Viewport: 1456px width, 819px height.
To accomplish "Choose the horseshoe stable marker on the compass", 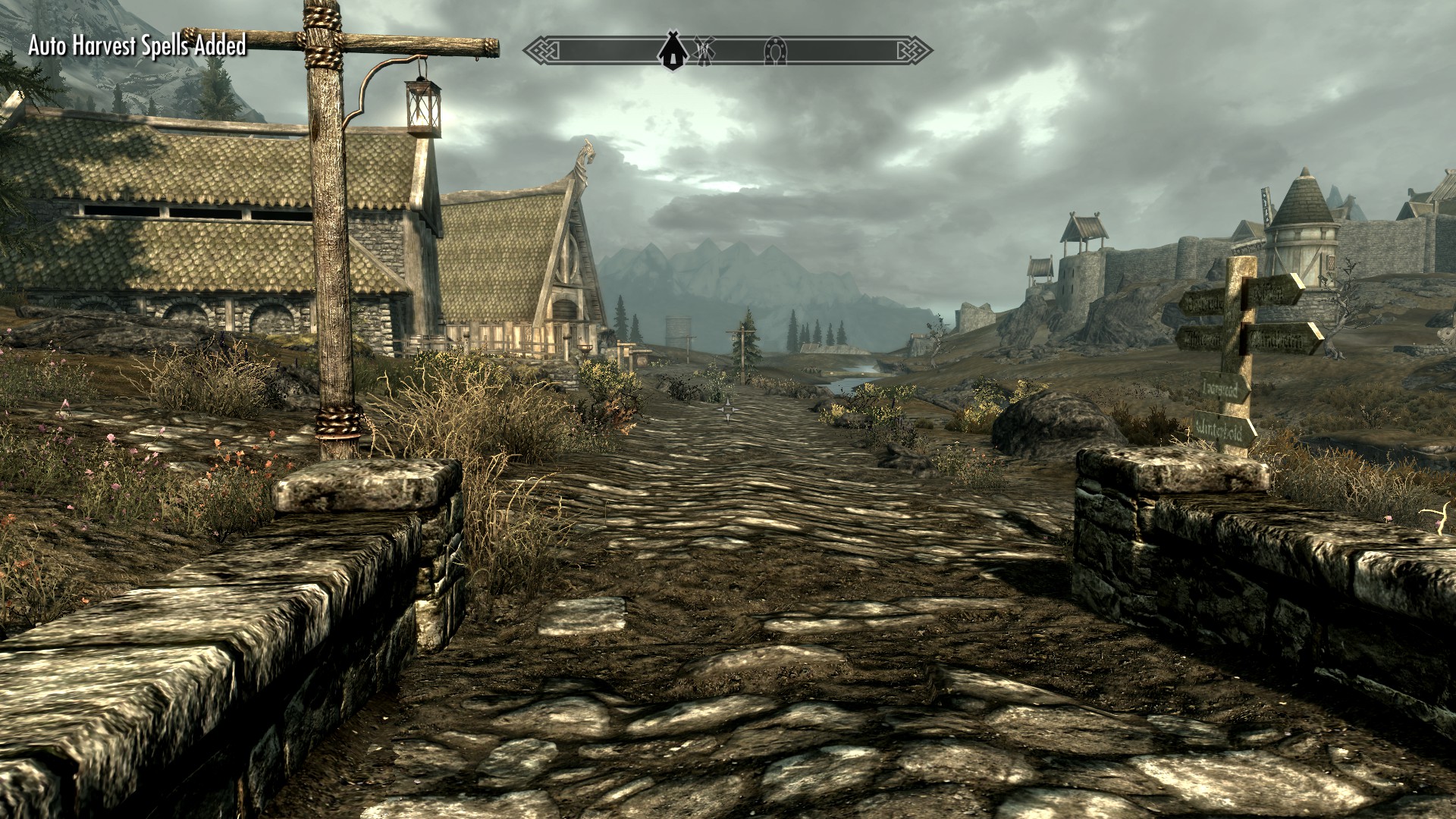I will 776,51.
